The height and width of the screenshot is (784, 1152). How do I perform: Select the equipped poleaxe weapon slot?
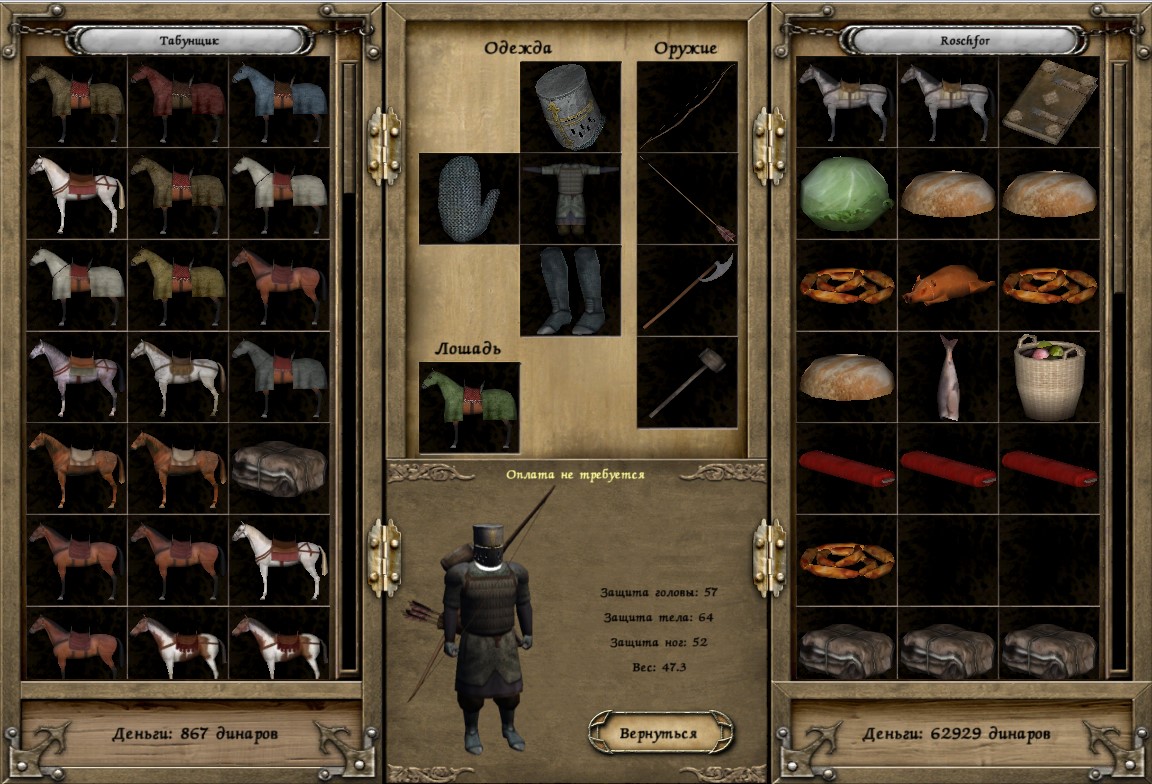(687, 290)
